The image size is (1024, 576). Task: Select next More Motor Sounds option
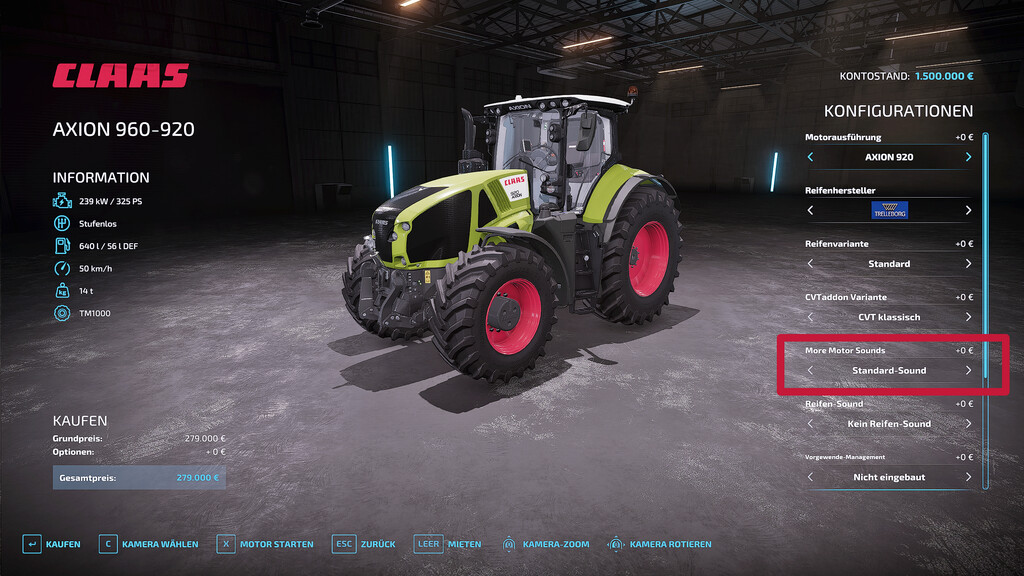point(968,370)
